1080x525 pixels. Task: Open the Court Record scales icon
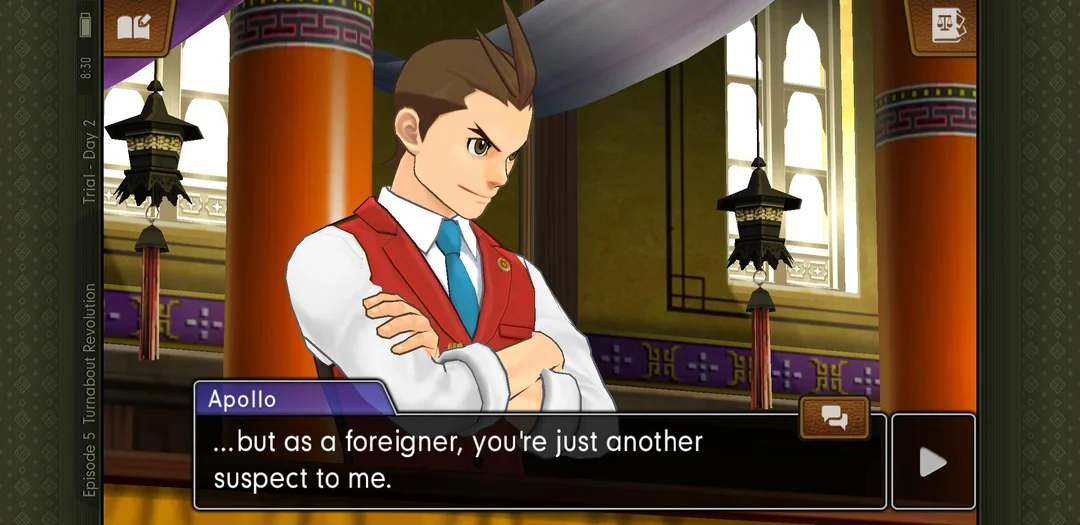click(945, 24)
